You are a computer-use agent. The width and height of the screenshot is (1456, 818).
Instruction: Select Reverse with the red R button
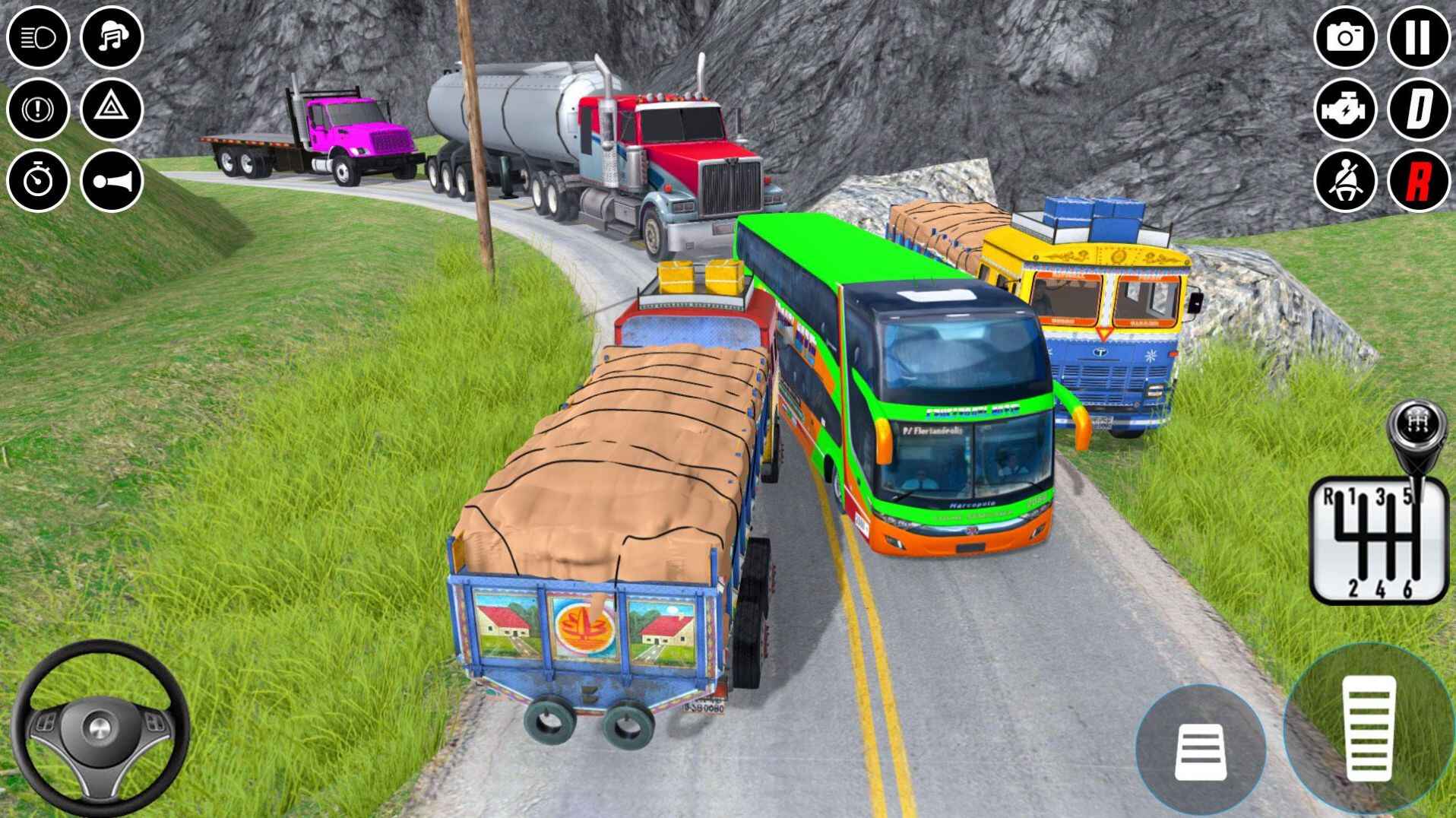click(1419, 182)
